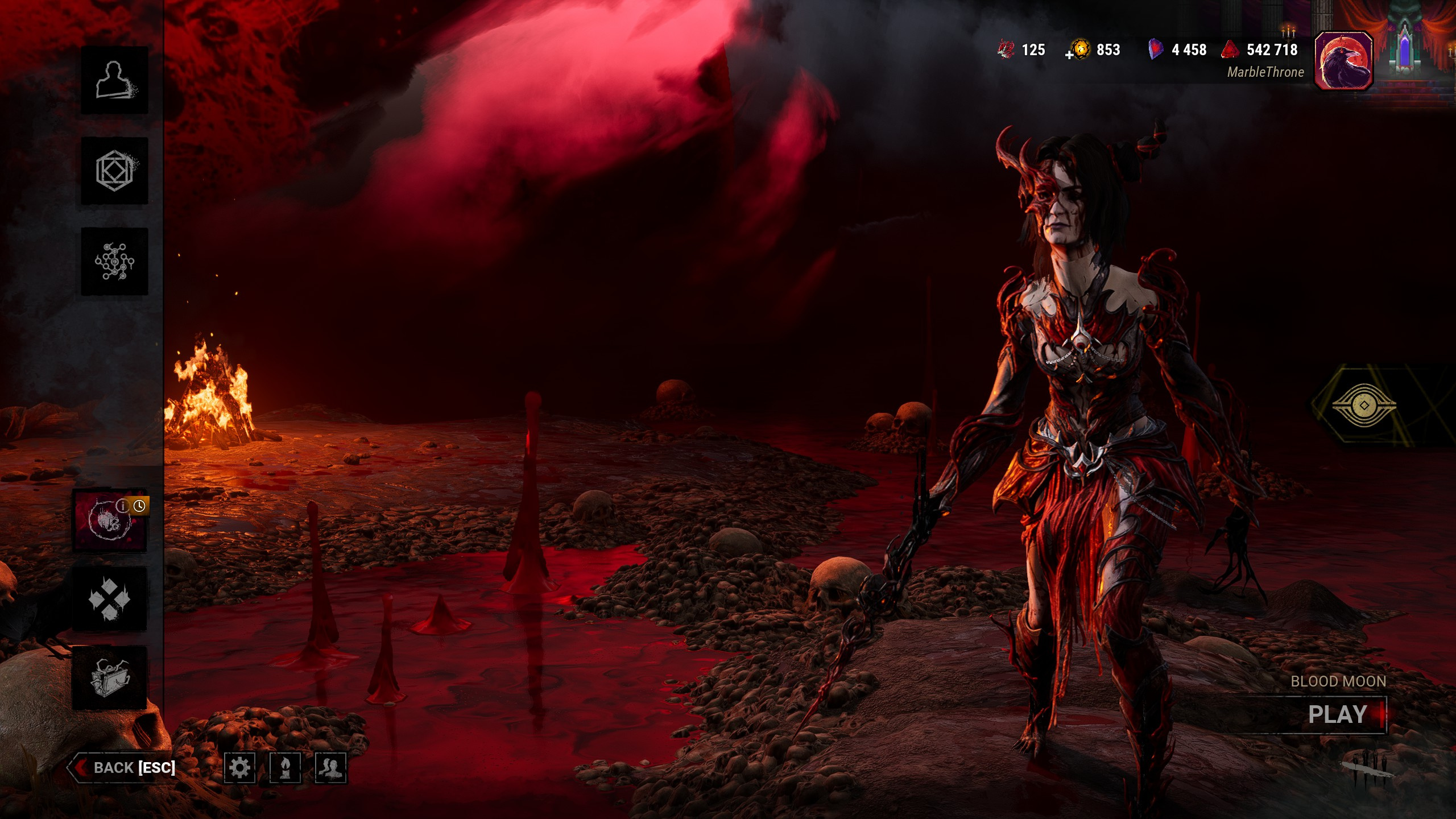
Task: Open the character selection silhouette tab
Action: pos(114,80)
